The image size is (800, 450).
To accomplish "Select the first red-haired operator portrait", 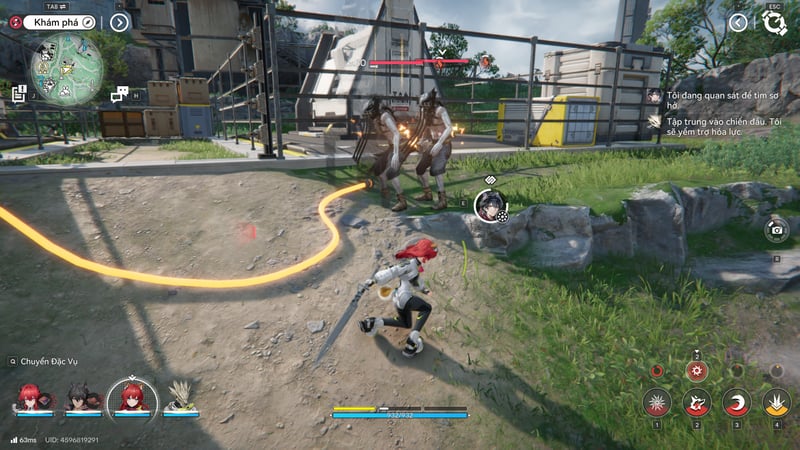I will tap(28, 397).
